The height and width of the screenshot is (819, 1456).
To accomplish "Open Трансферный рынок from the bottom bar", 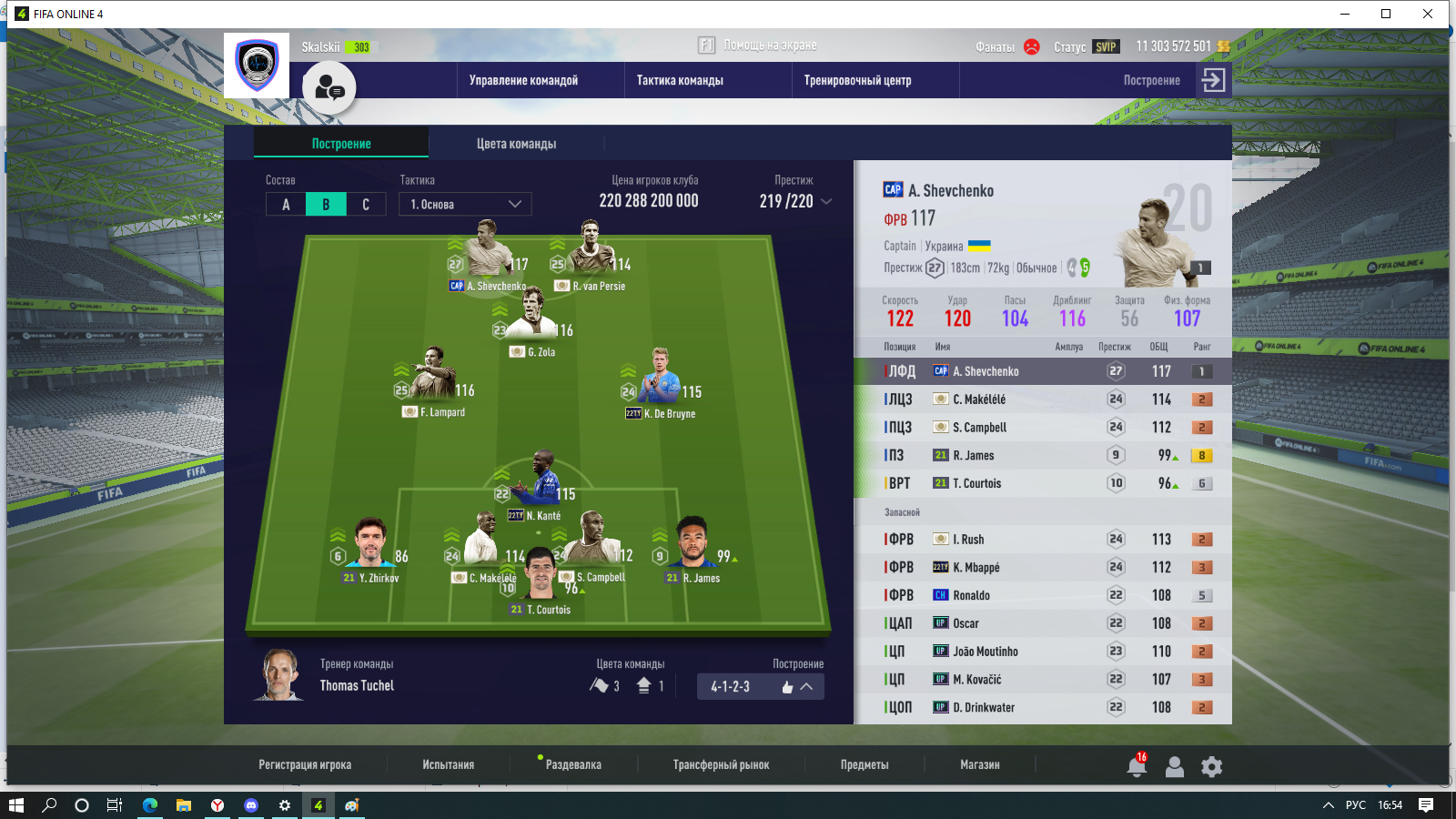I will [721, 764].
